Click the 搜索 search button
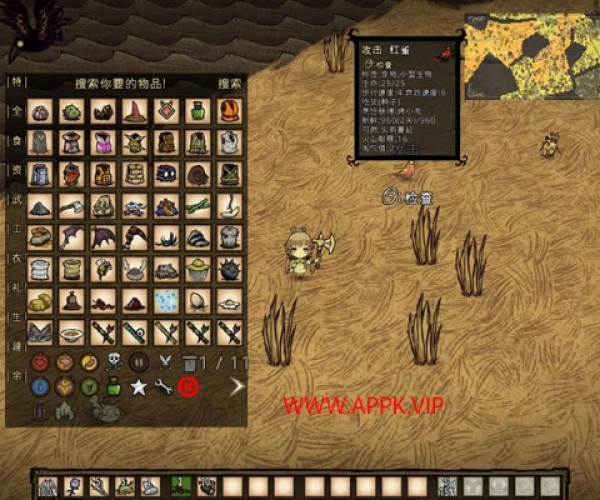This screenshot has width=600, height=500. 229,84
